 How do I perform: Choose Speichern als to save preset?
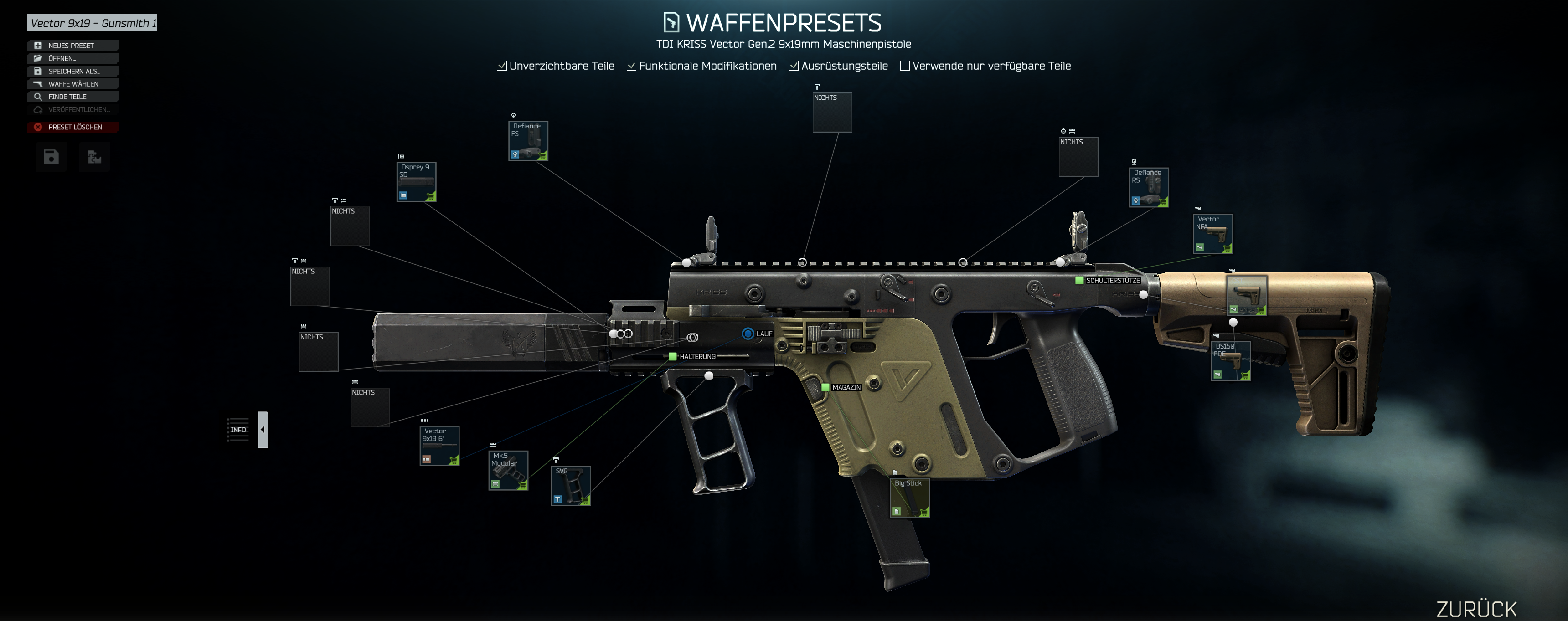pyautogui.click(x=72, y=71)
